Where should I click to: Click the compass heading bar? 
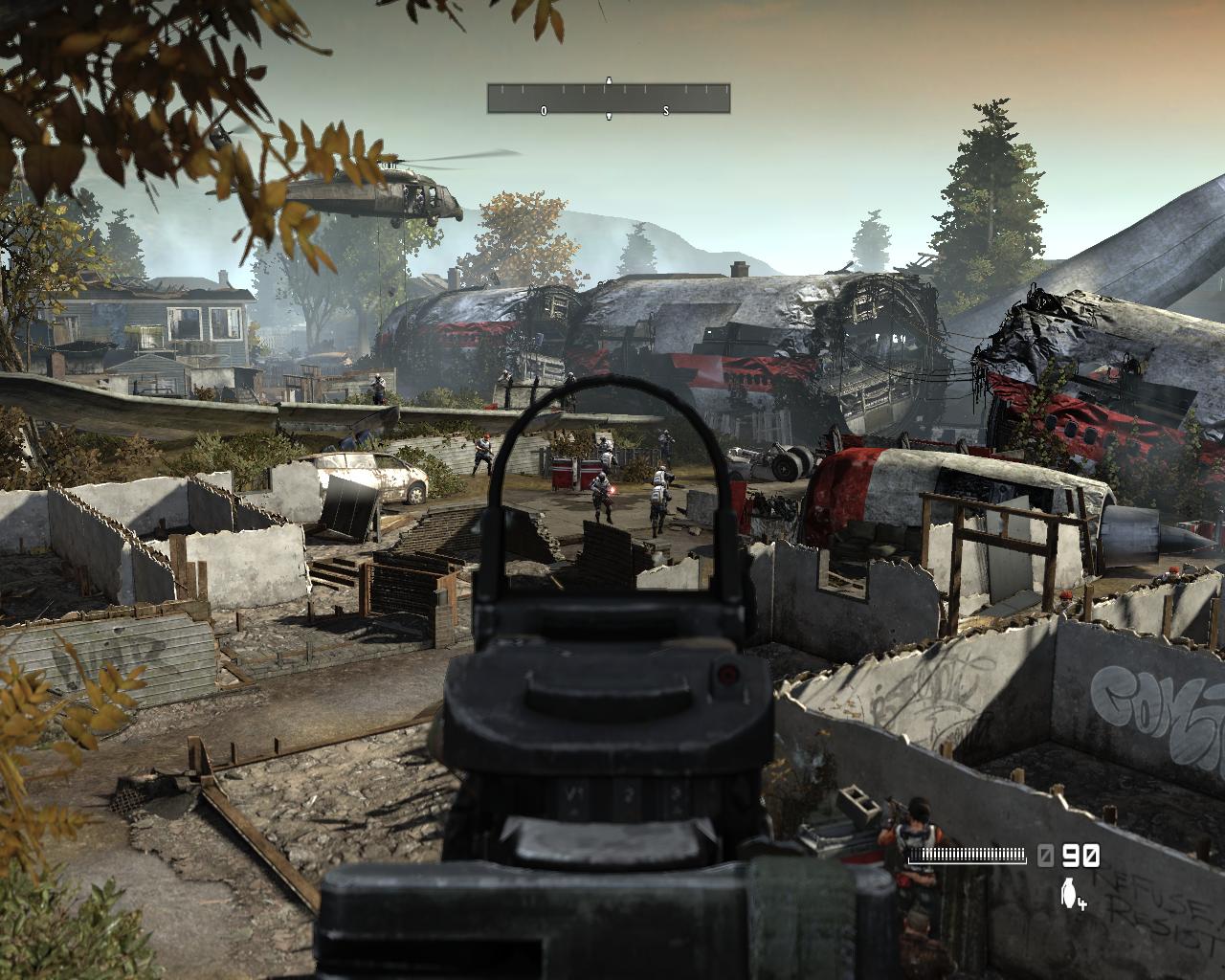click(609, 99)
